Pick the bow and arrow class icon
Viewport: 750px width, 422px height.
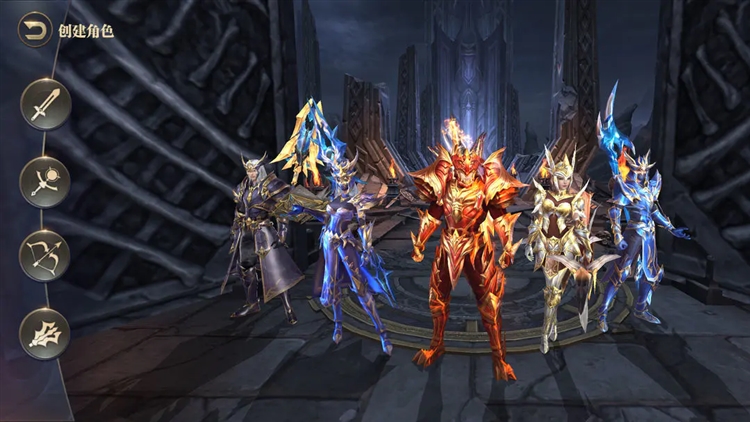pyautogui.click(x=45, y=257)
